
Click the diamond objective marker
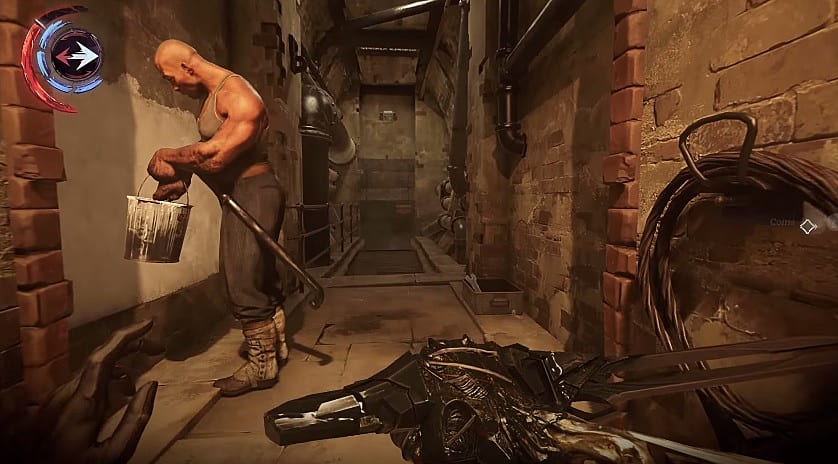807,226
